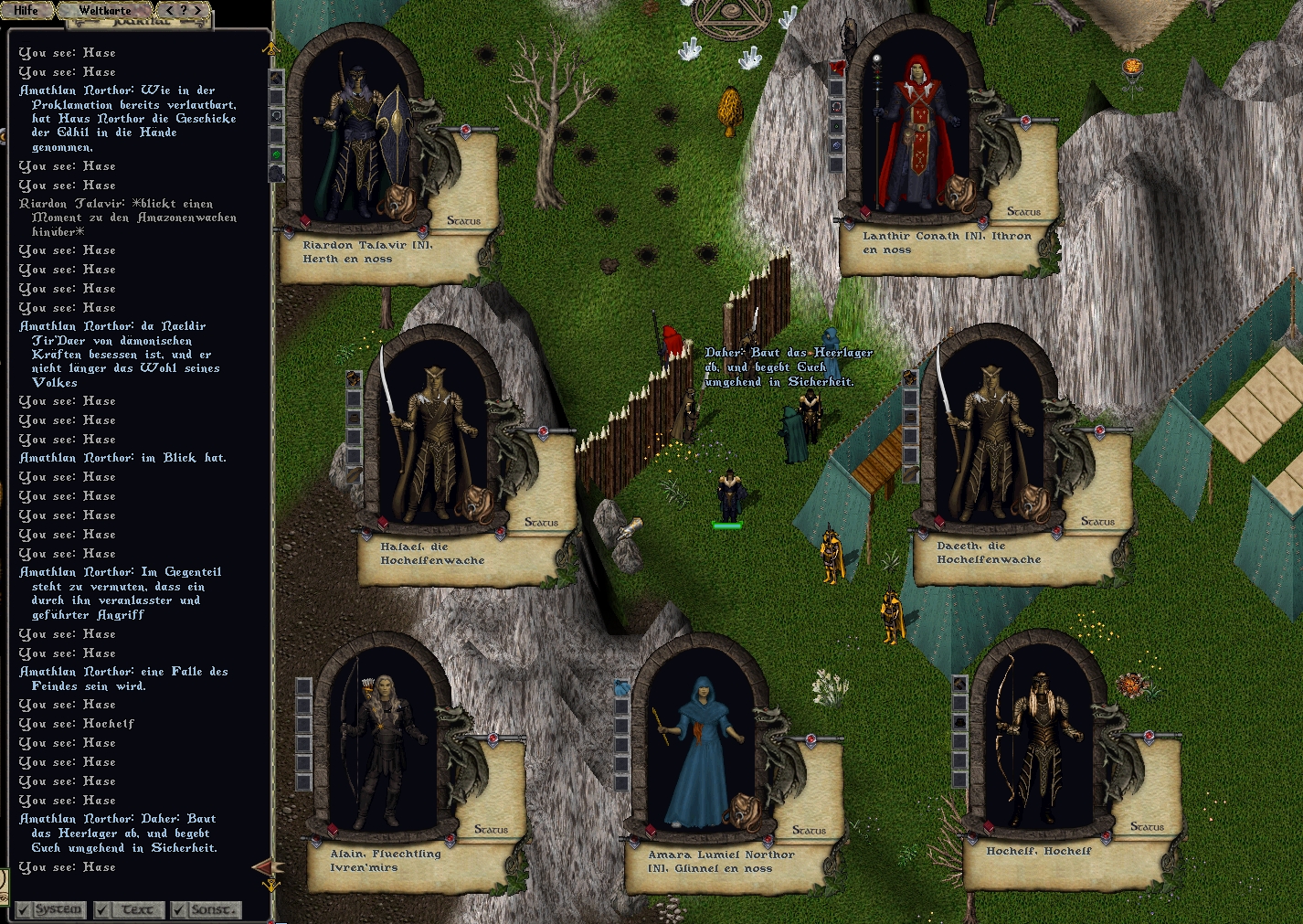This screenshot has height=924, width=1303.
Task: Open Halael's backpack icon
Action: [x=476, y=502]
